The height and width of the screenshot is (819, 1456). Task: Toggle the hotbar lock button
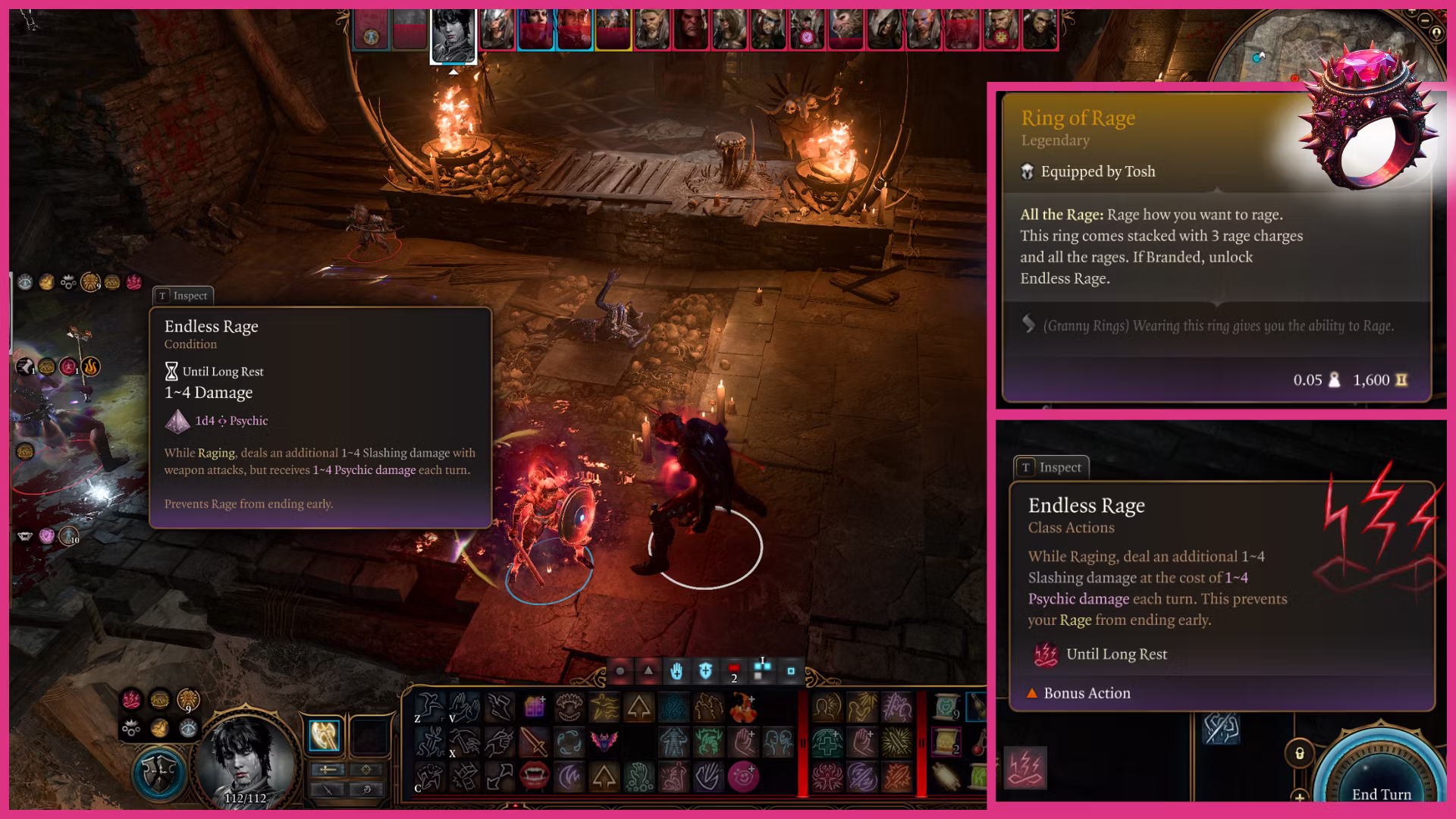(x=1299, y=753)
